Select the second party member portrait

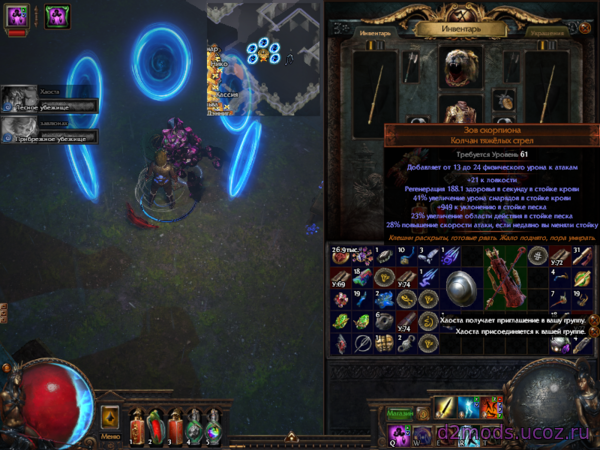(15, 129)
